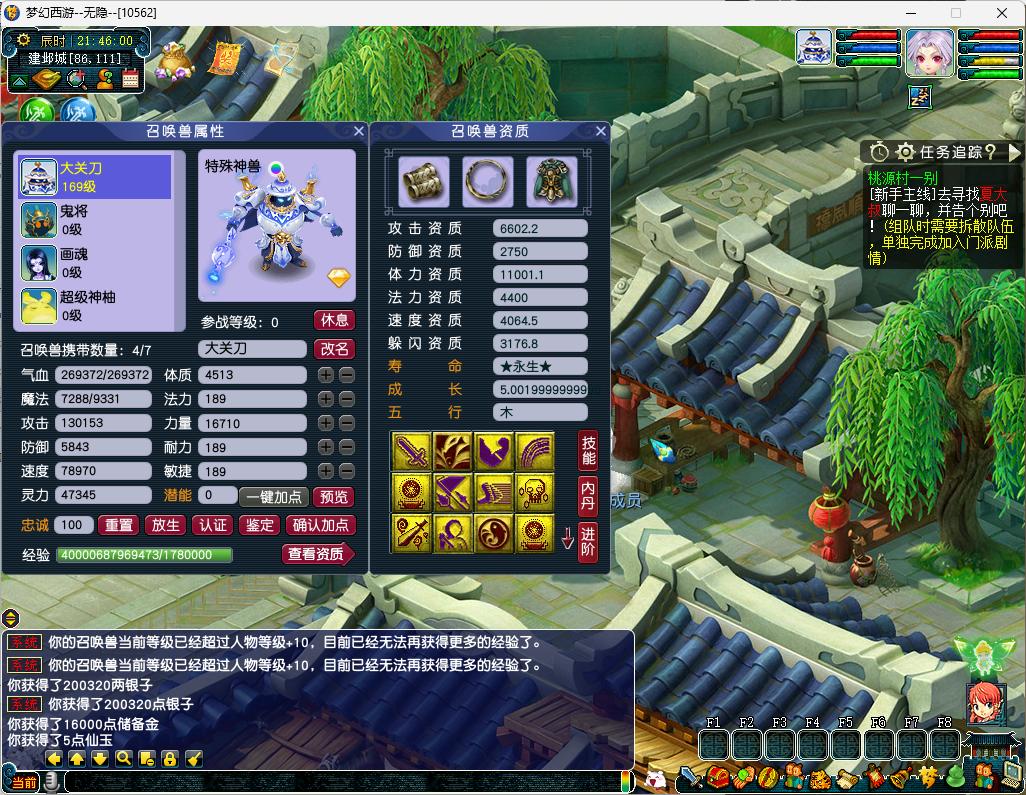Close the 召唤兽资质 panel
The height and width of the screenshot is (795, 1026).
coord(601,131)
